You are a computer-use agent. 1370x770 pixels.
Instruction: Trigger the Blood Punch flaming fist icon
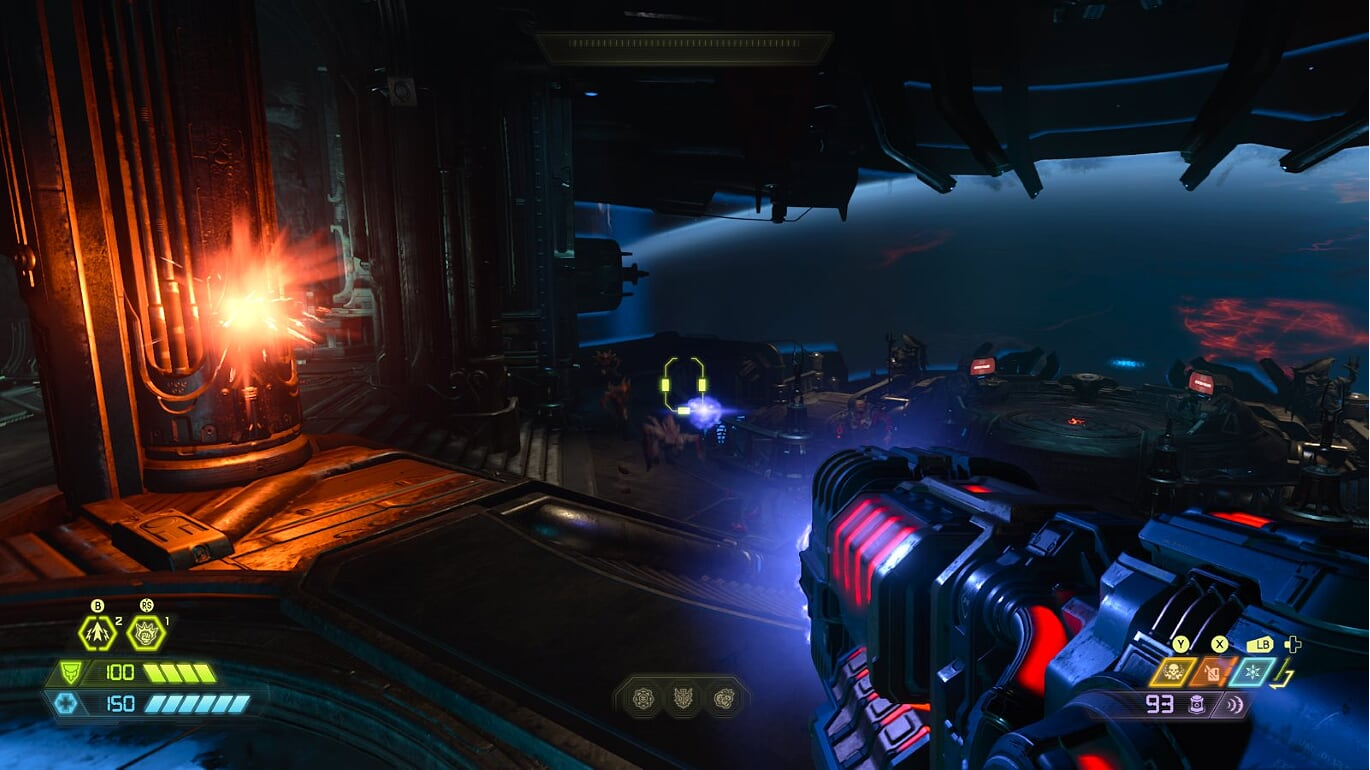146,632
